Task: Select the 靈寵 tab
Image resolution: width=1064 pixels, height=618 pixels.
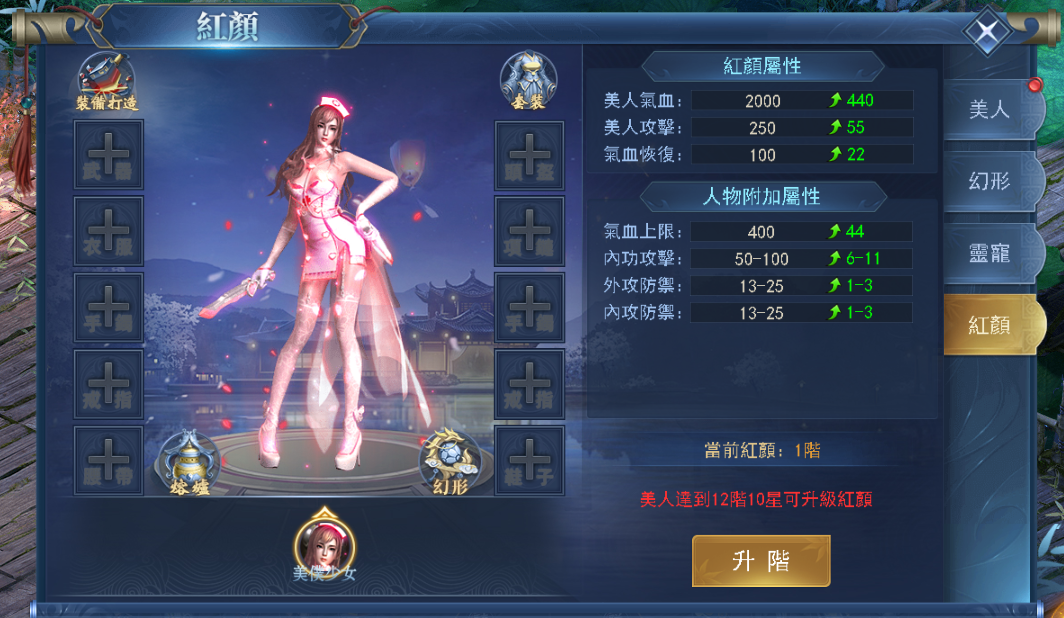Action: pos(990,253)
